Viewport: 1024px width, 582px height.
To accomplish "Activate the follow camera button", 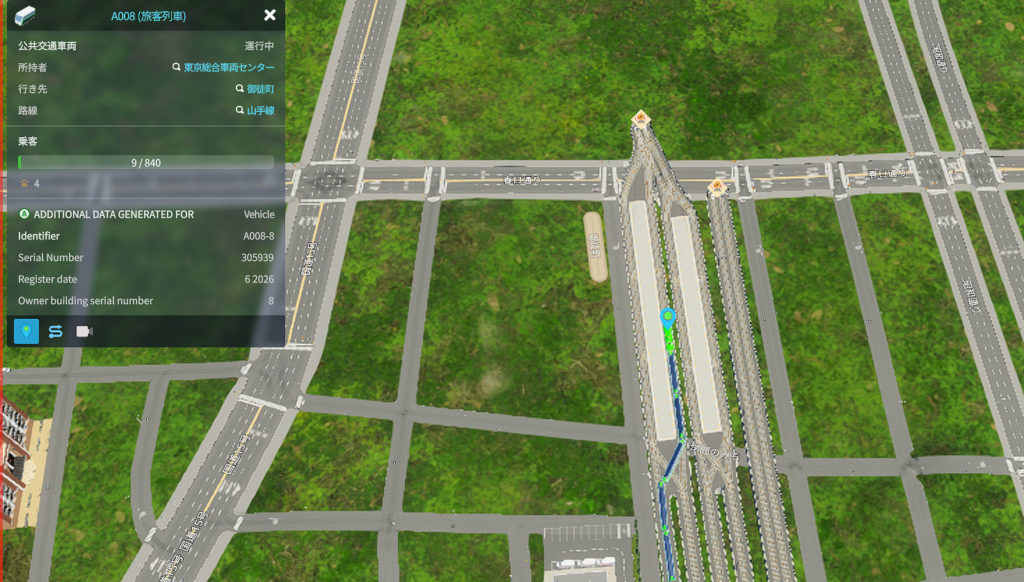I will tap(85, 331).
